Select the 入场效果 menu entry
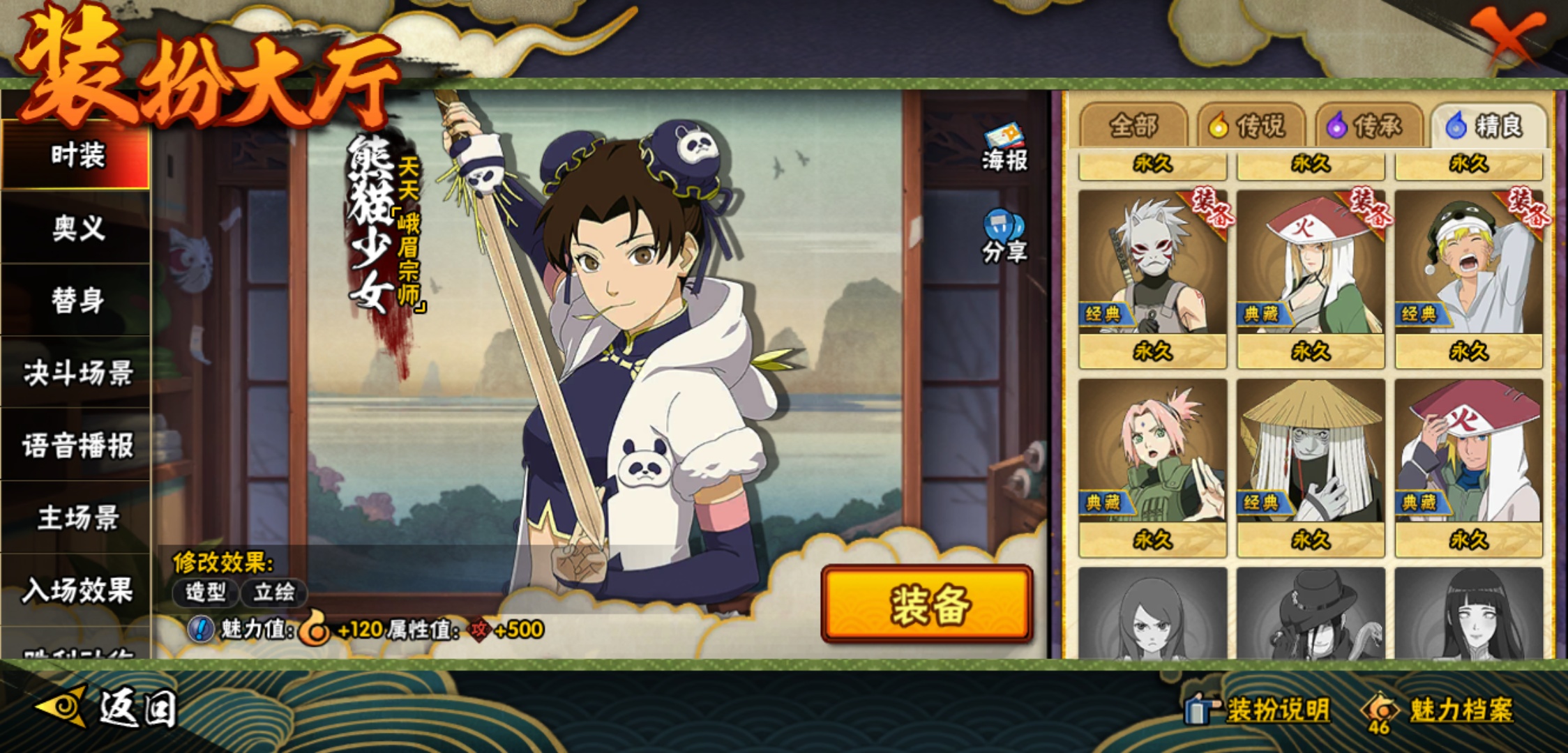Viewport: 1568px width, 753px height. [x=77, y=591]
